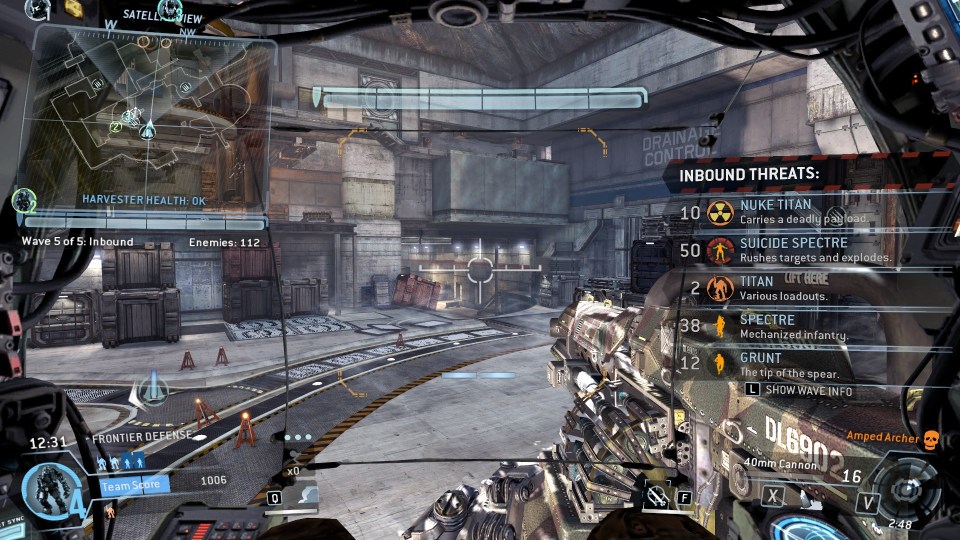Activate the crossed-out rocket ordnance icon
Viewport: 960px width, 540px height.
tap(655, 494)
